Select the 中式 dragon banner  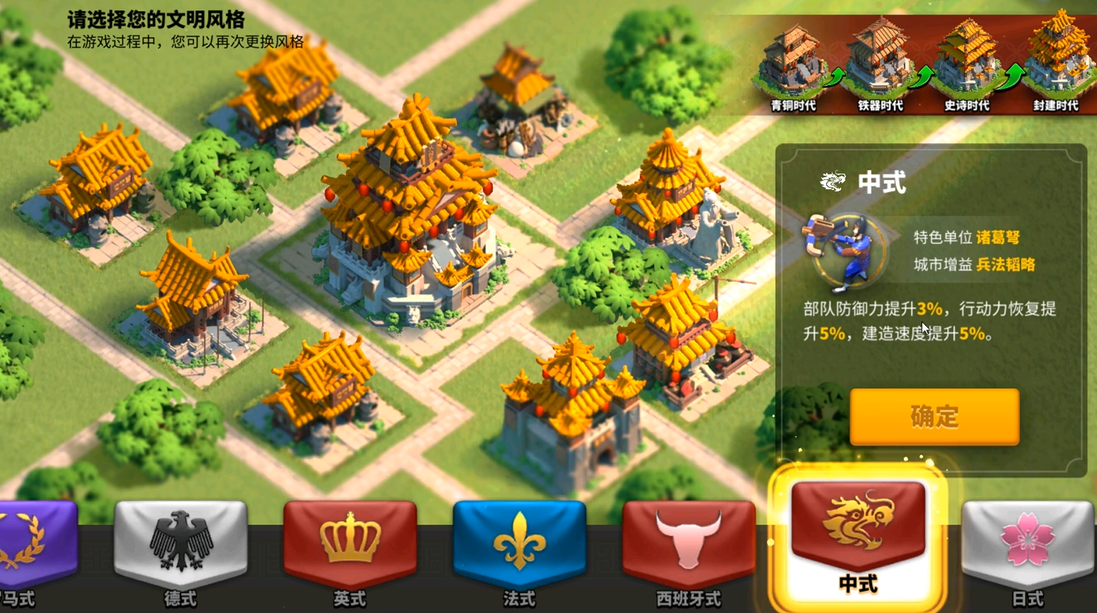coord(858,535)
